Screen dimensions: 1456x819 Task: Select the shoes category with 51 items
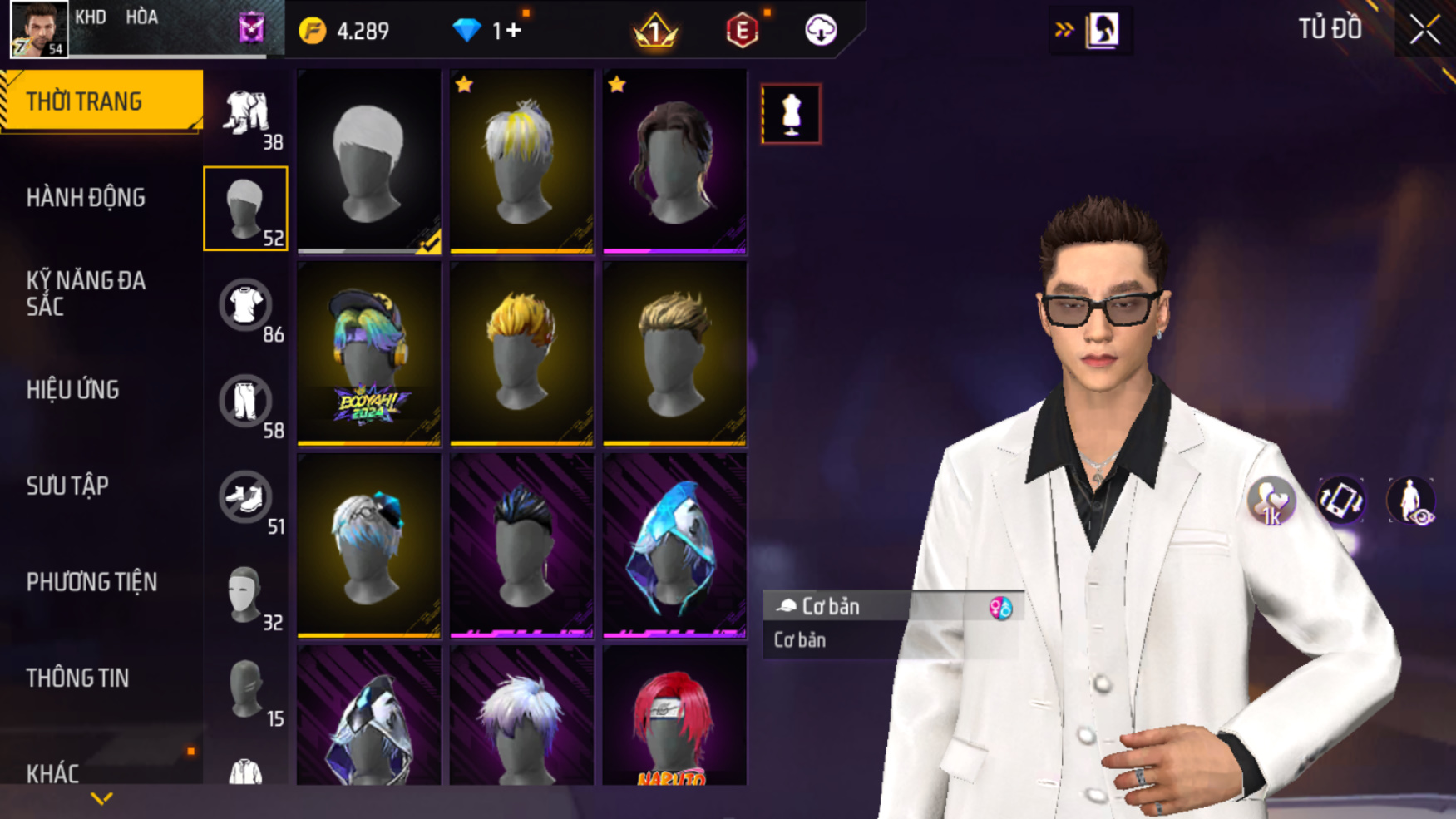[x=246, y=497]
